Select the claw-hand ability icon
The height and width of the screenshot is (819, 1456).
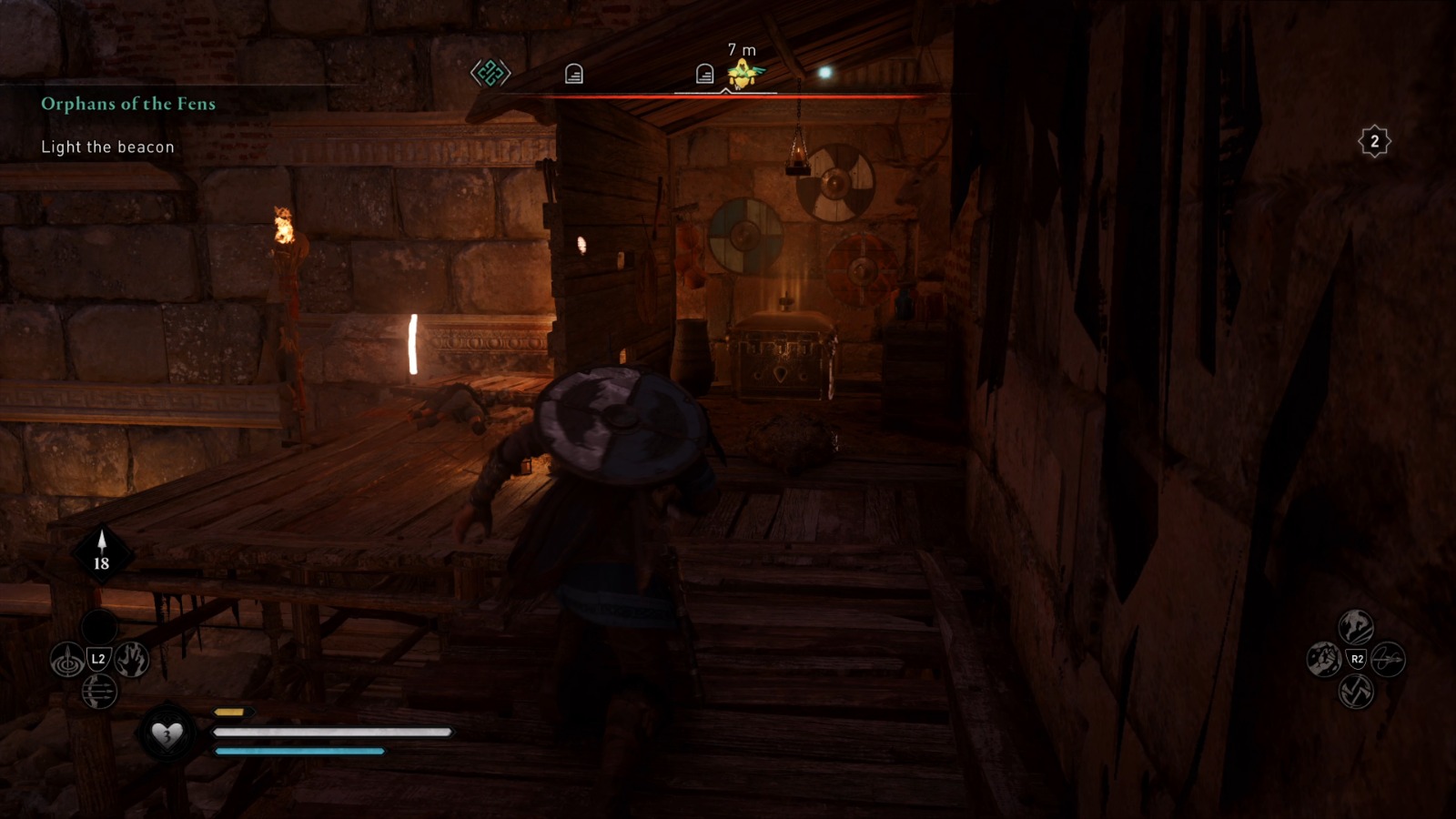point(130,658)
